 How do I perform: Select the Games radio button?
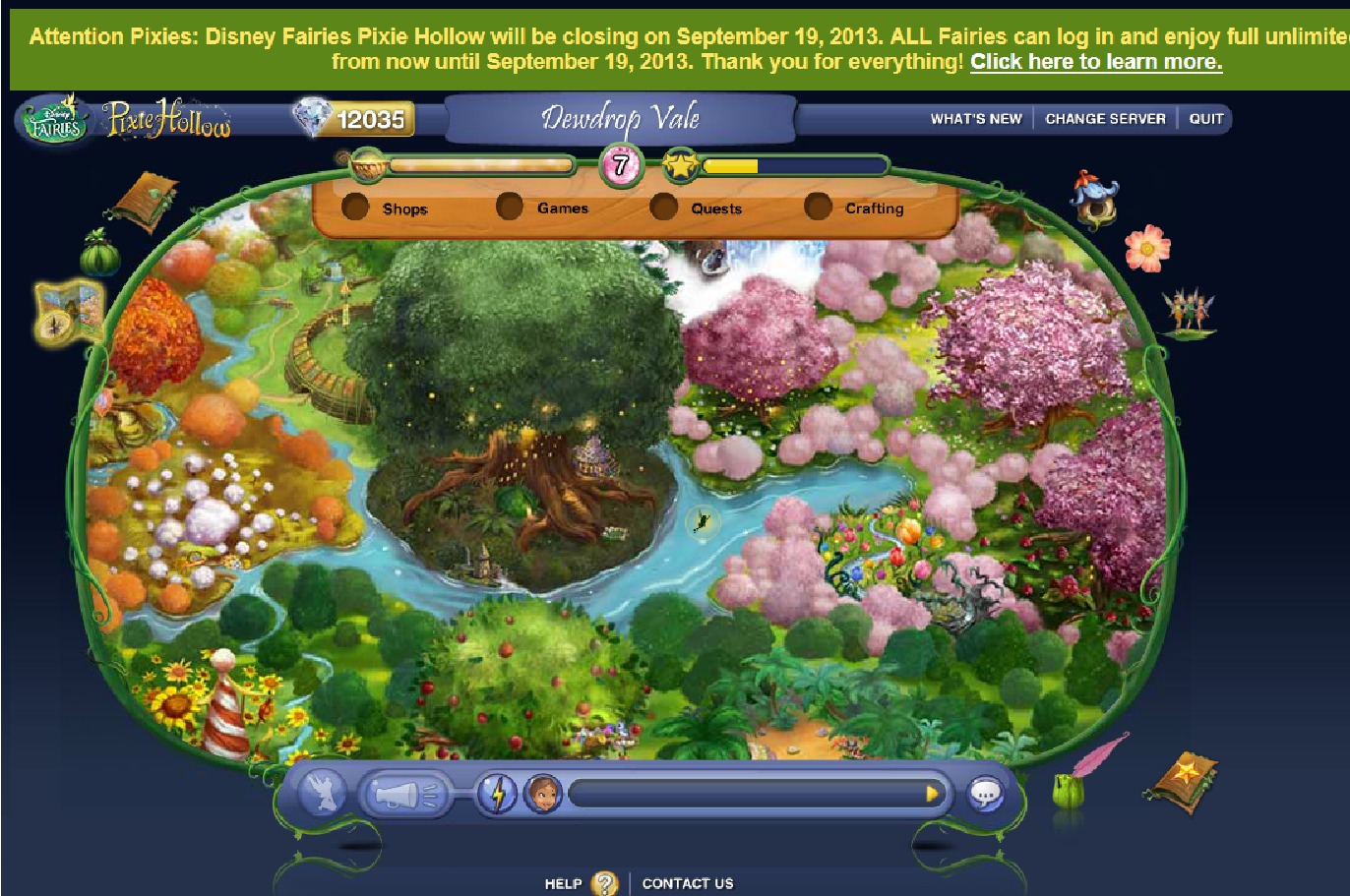(511, 207)
